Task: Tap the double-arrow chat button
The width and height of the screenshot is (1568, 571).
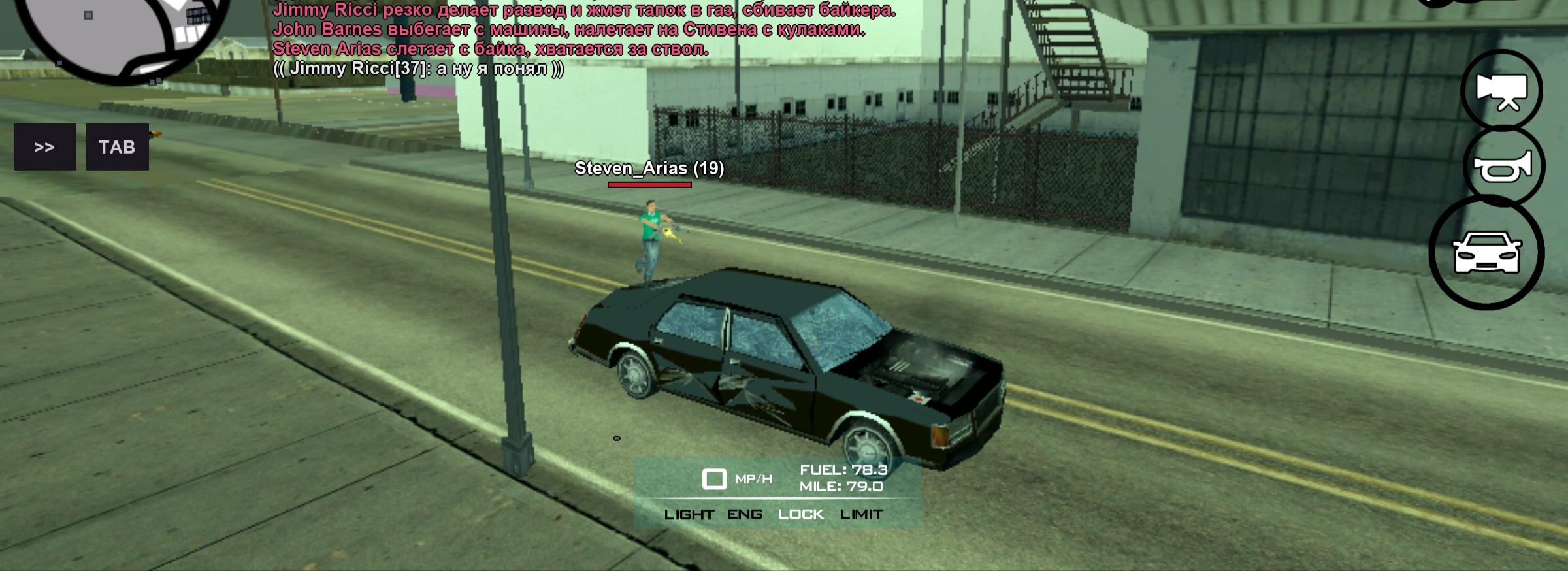Action: pyautogui.click(x=44, y=147)
